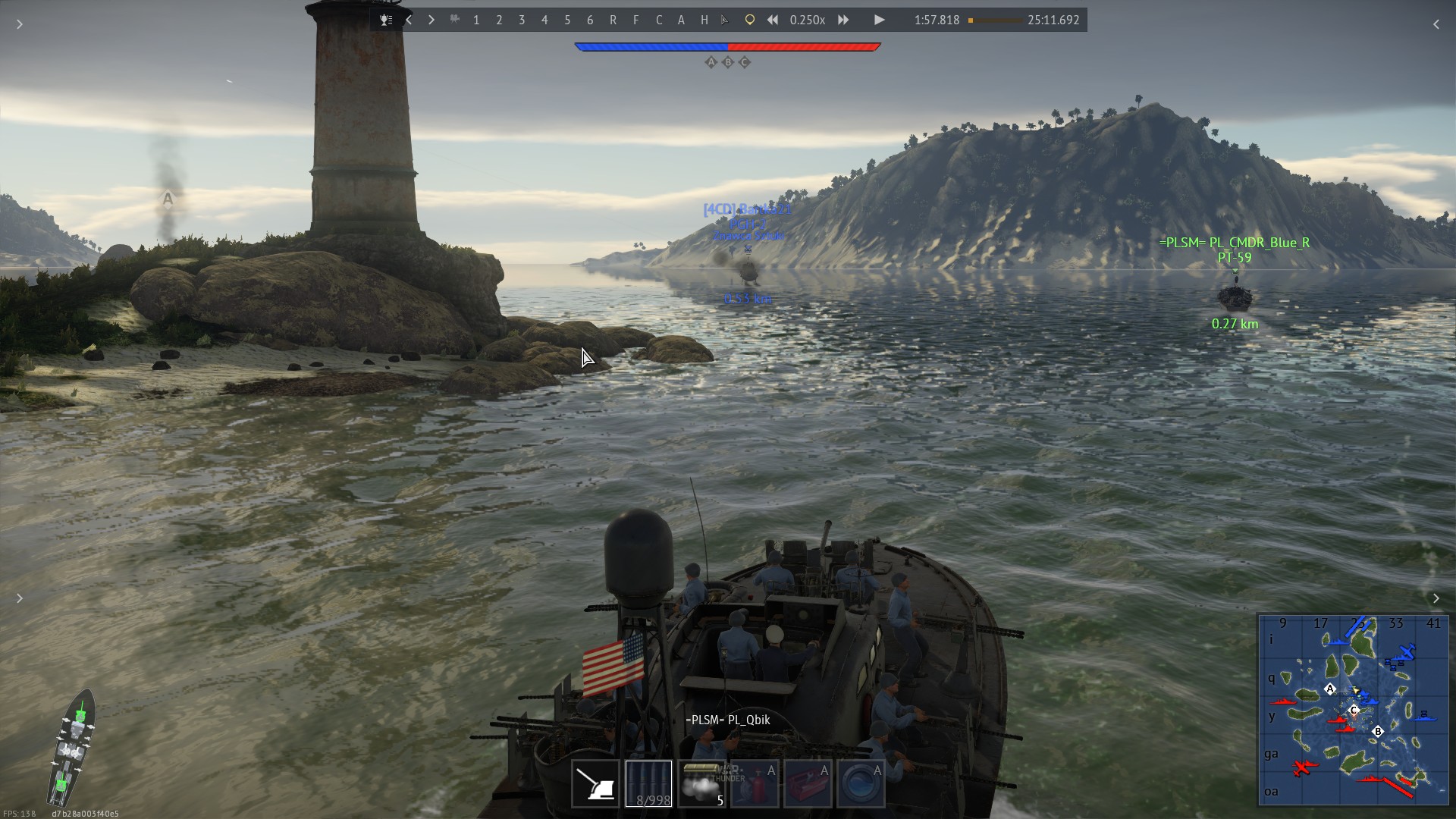Image resolution: width=1456 pixels, height=819 pixels.
Task: Select the ammunition belt slot showing 8/998
Action: tap(648, 784)
